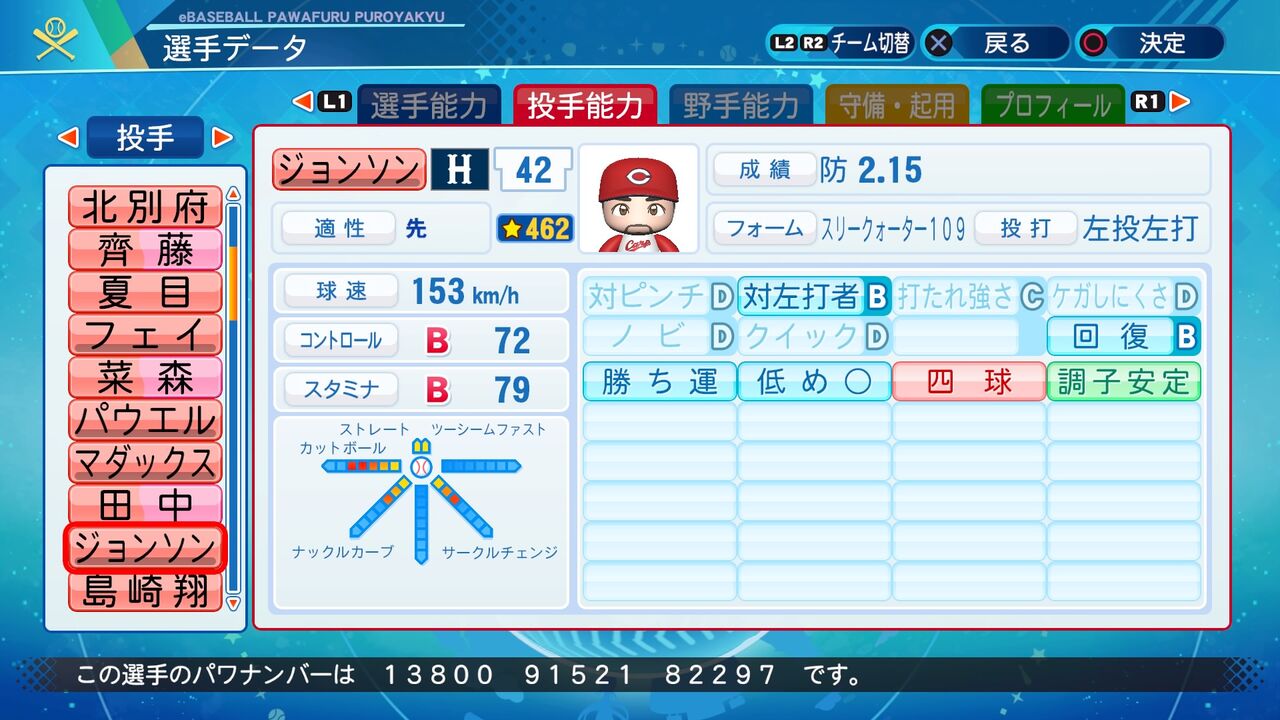Toggle the 勝ち運 special ability
Screen dimensions: 1280x720
click(x=659, y=381)
